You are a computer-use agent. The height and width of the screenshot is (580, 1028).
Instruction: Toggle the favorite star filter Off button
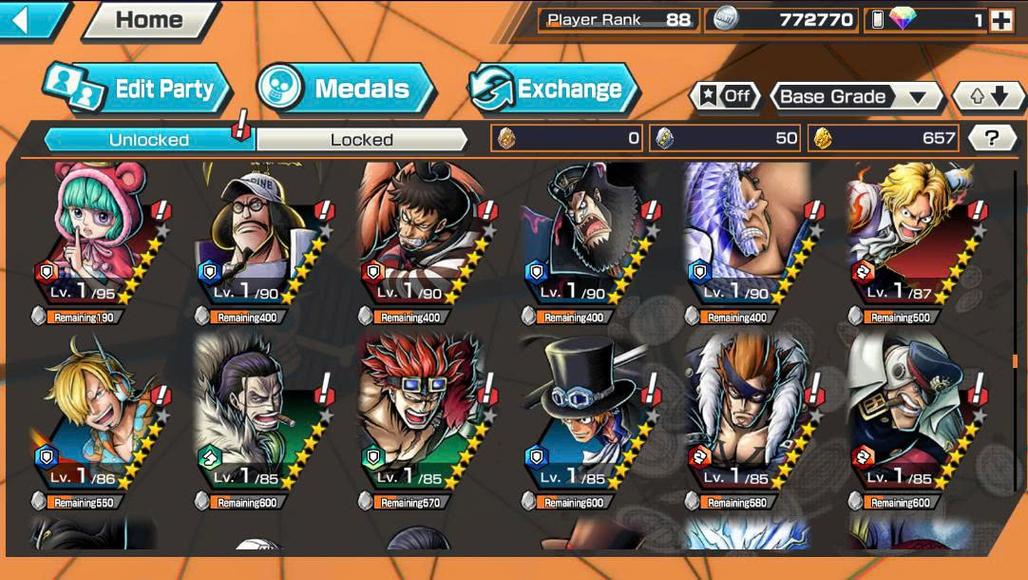[725, 96]
